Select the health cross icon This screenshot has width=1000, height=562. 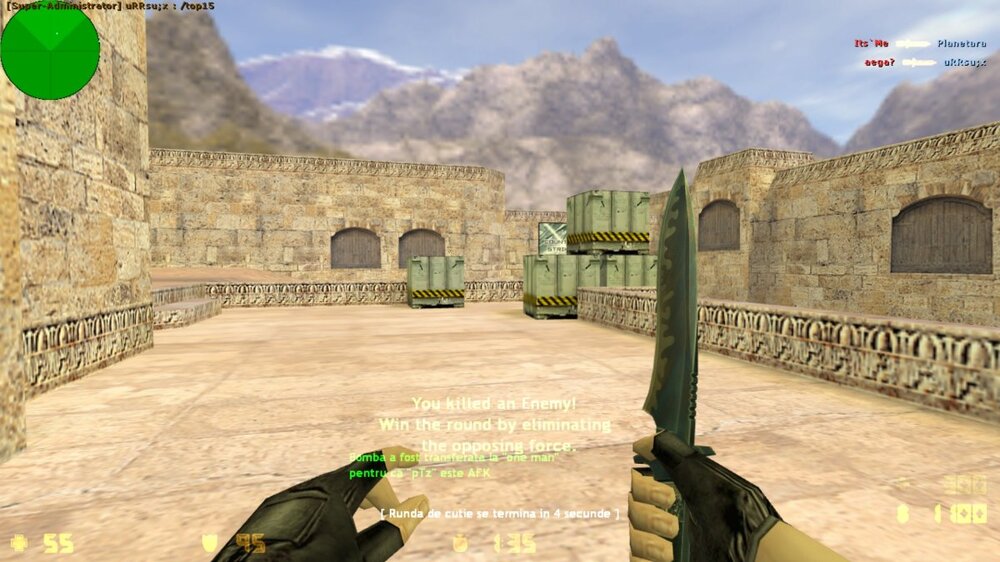point(18,543)
